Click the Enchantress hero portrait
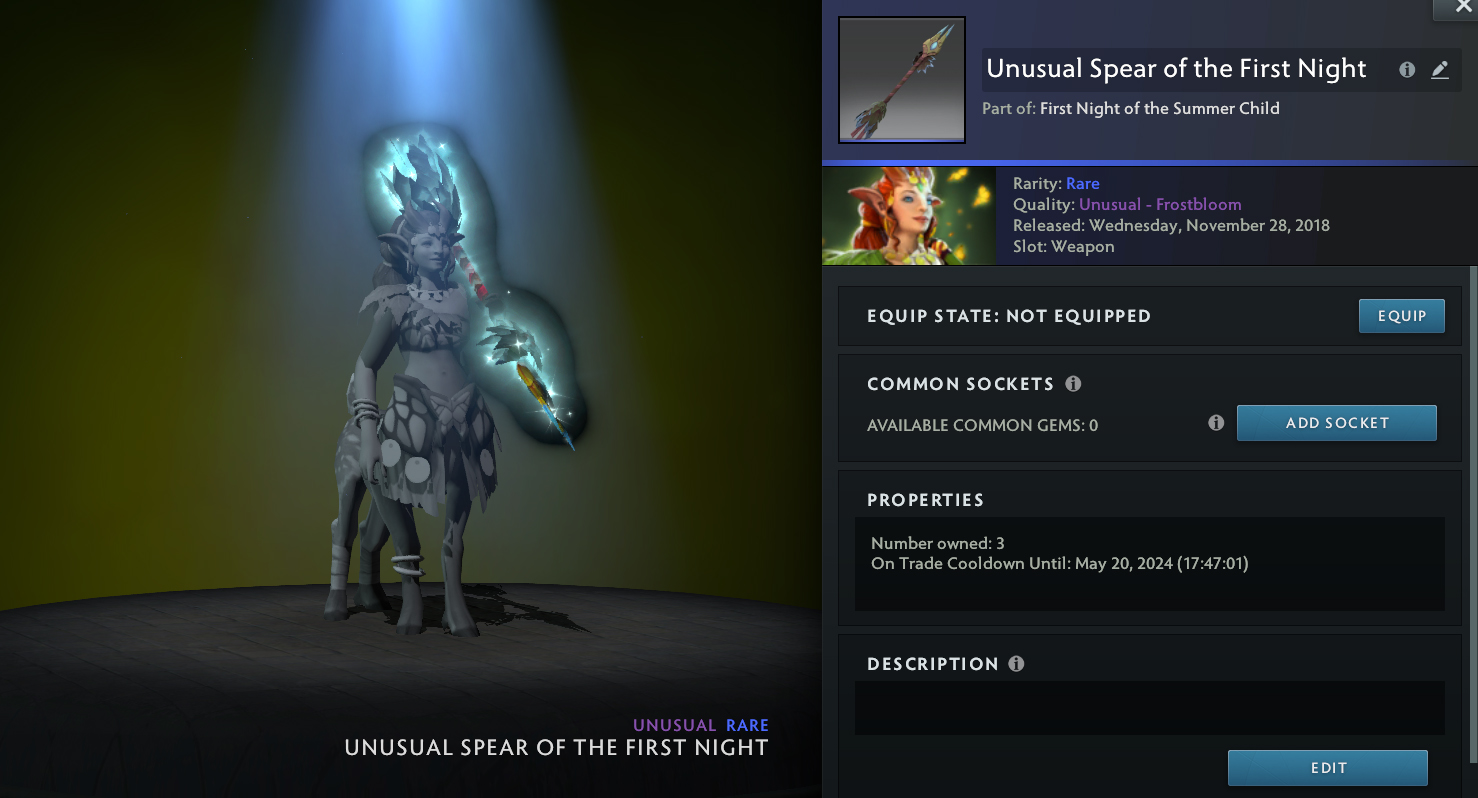The width and height of the screenshot is (1478, 798). click(x=908, y=216)
